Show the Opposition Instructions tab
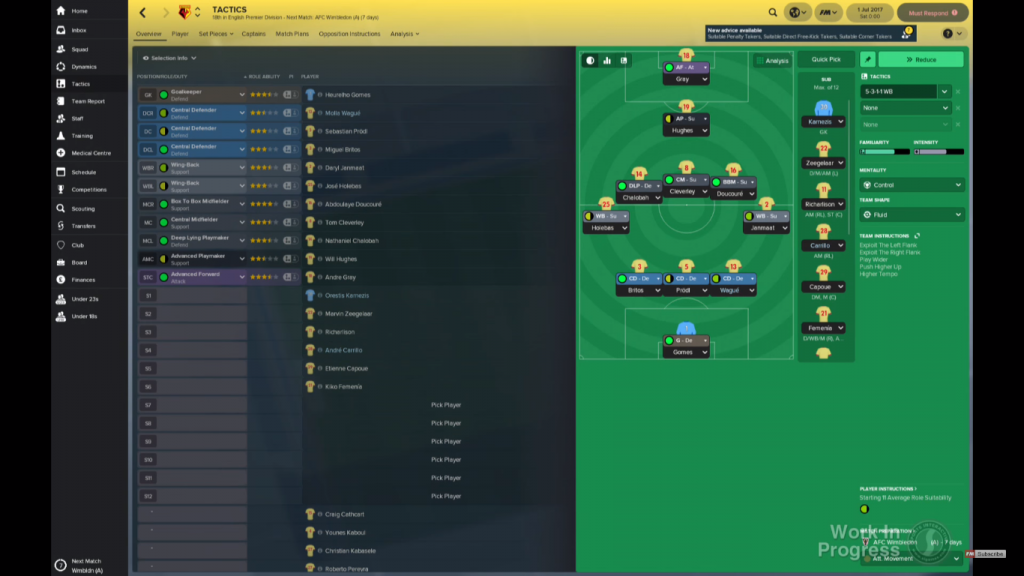 tap(349, 34)
